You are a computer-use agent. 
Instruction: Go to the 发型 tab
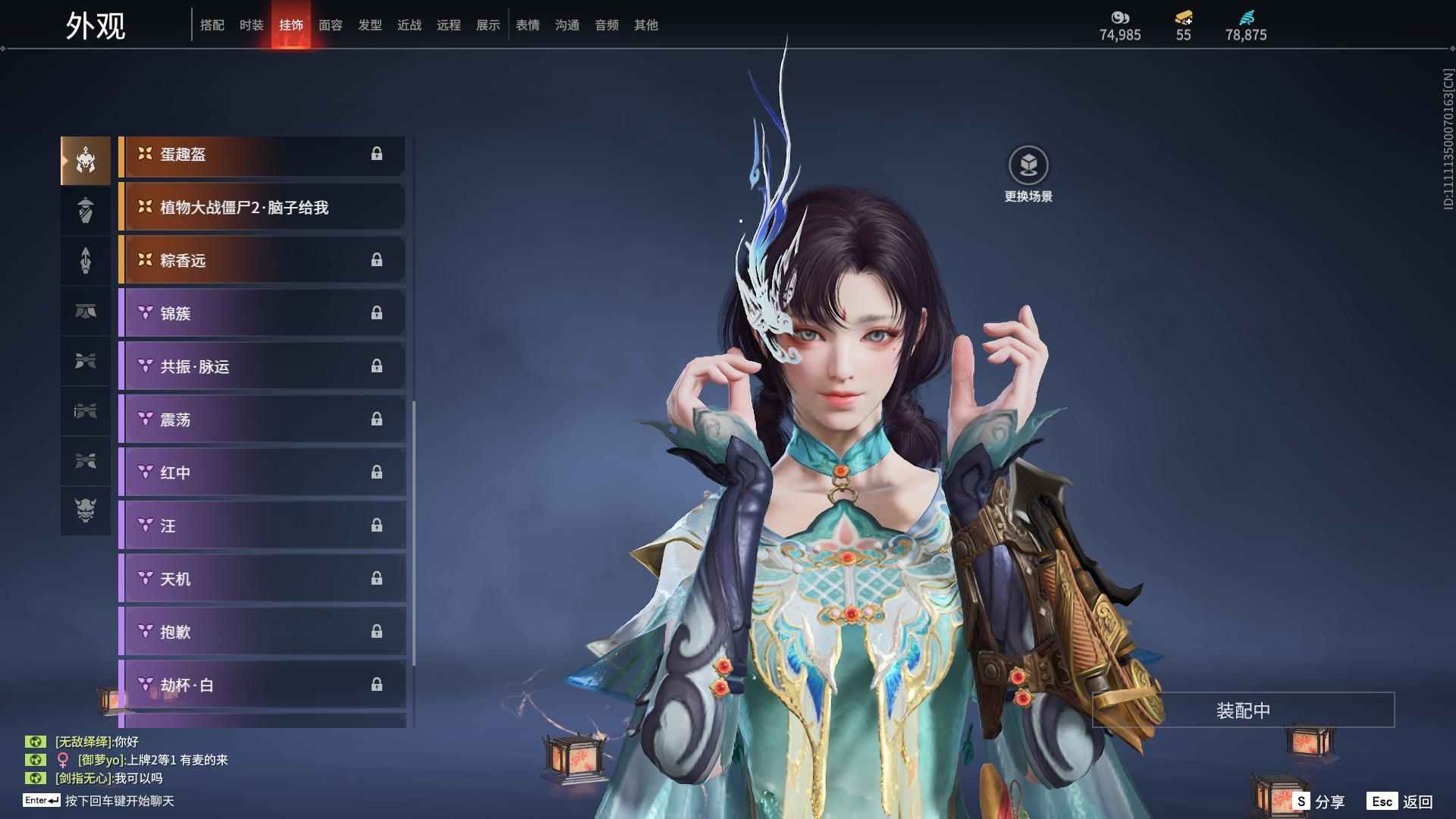369,25
